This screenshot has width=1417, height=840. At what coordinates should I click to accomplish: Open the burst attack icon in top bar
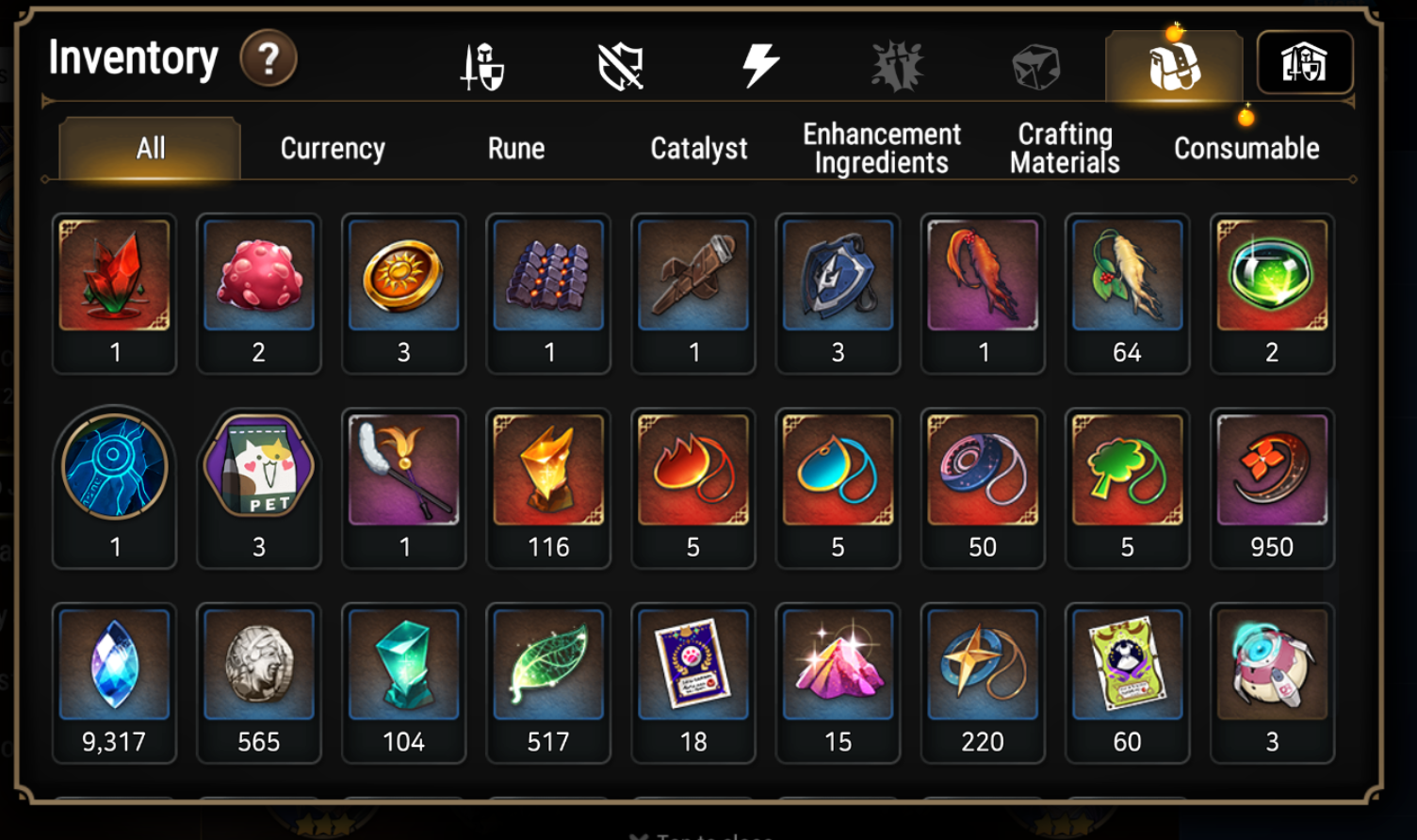[897, 62]
